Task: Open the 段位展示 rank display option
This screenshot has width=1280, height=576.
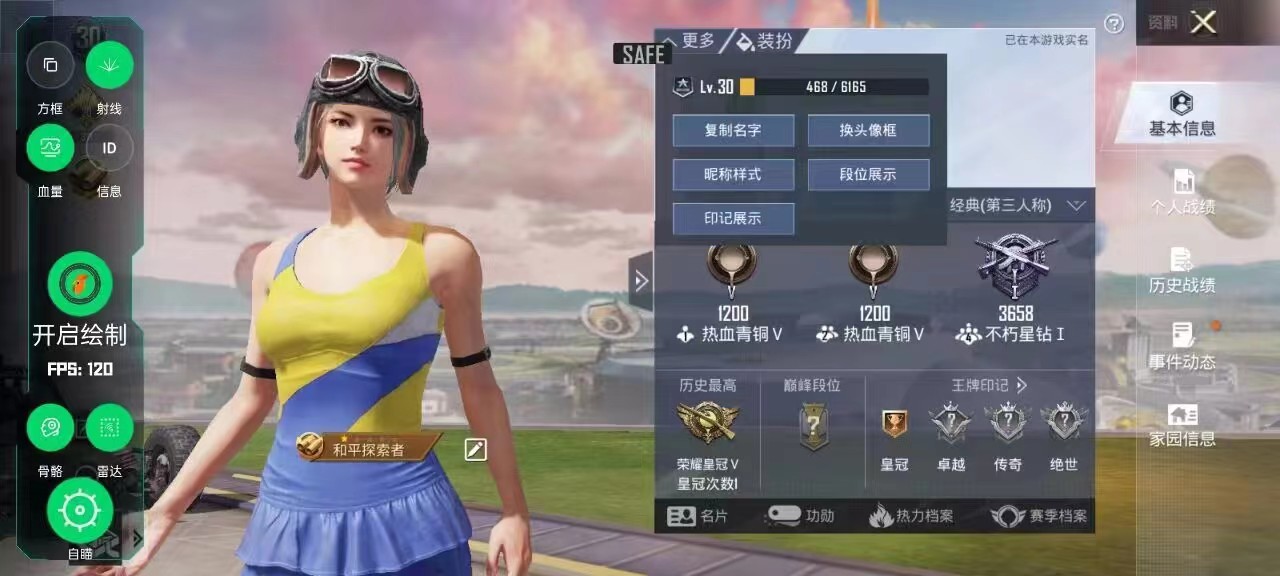Action: pos(868,174)
